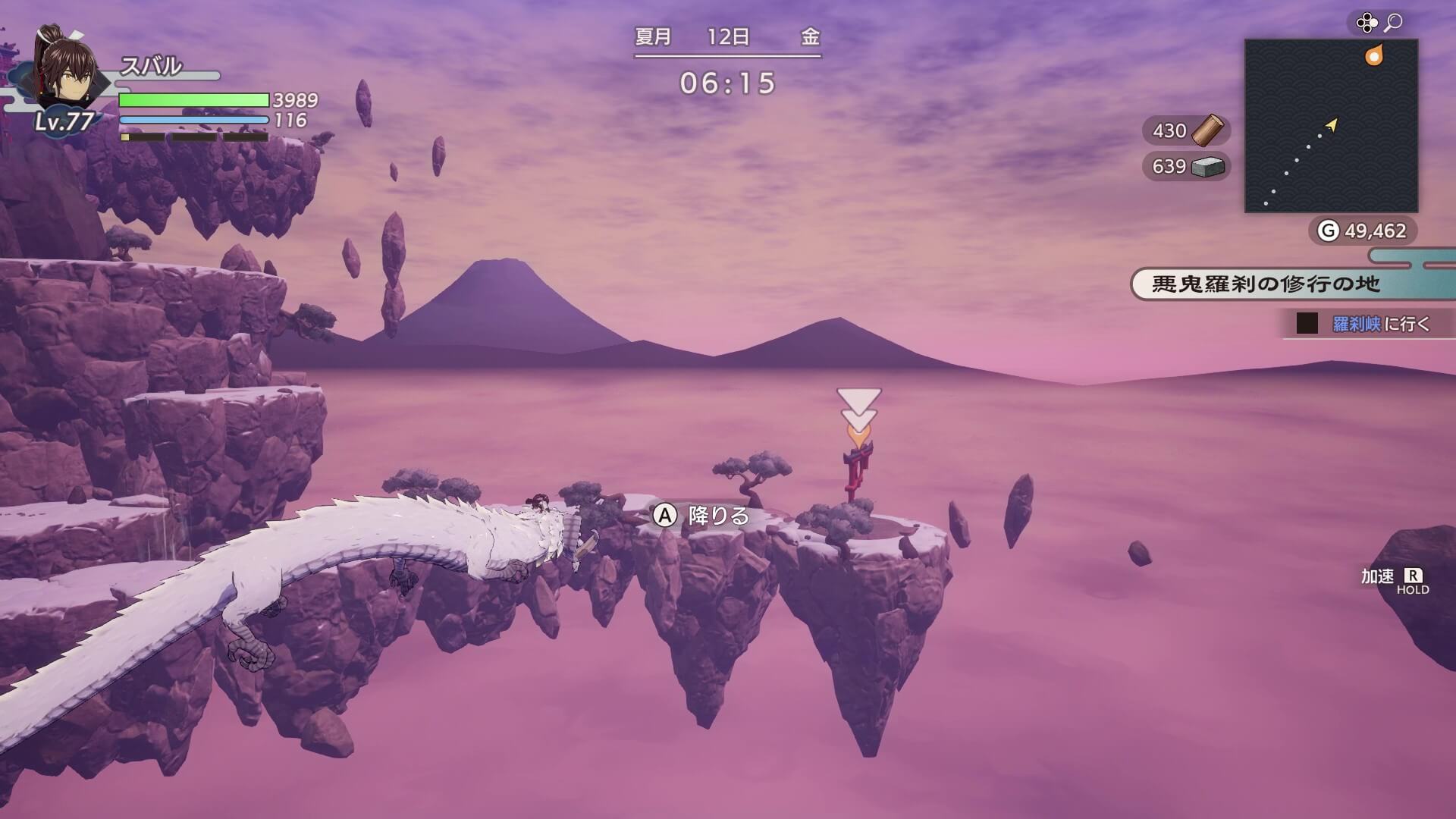Click the gold G coin icon
Viewport: 1456px width, 819px height.
tap(1328, 231)
